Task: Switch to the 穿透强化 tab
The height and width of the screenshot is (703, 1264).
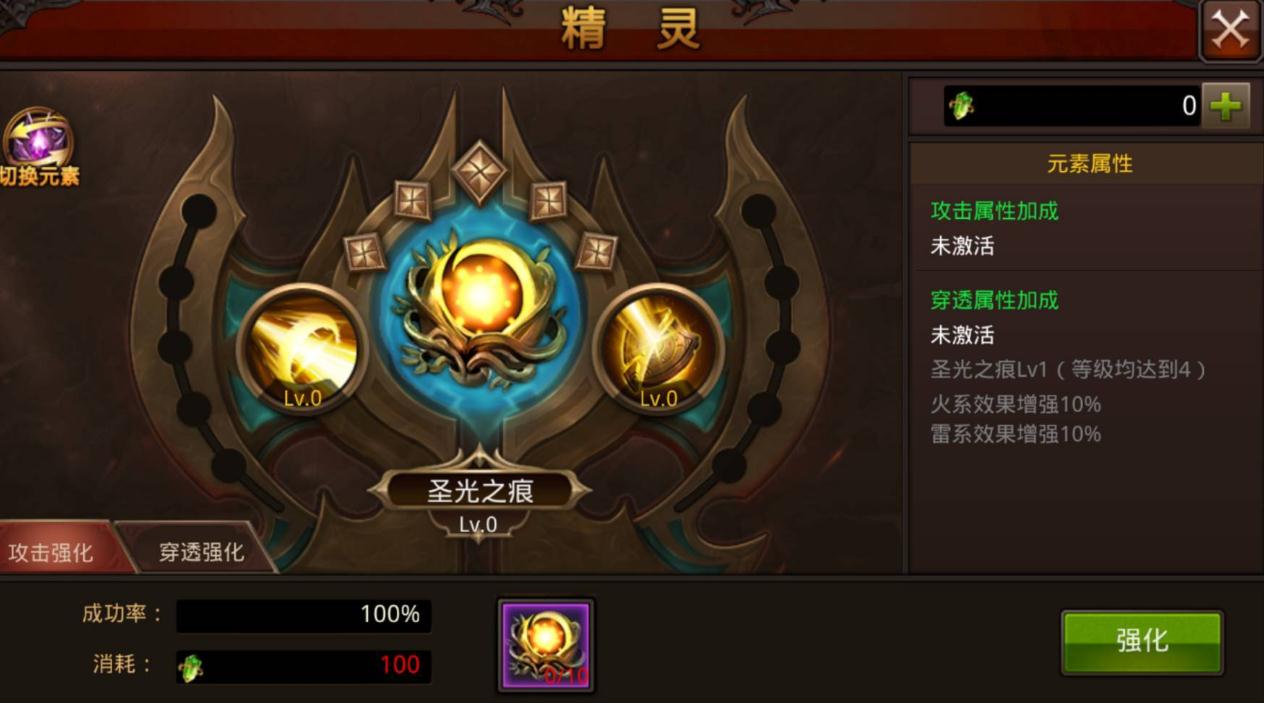Action: (x=200, y=552)
